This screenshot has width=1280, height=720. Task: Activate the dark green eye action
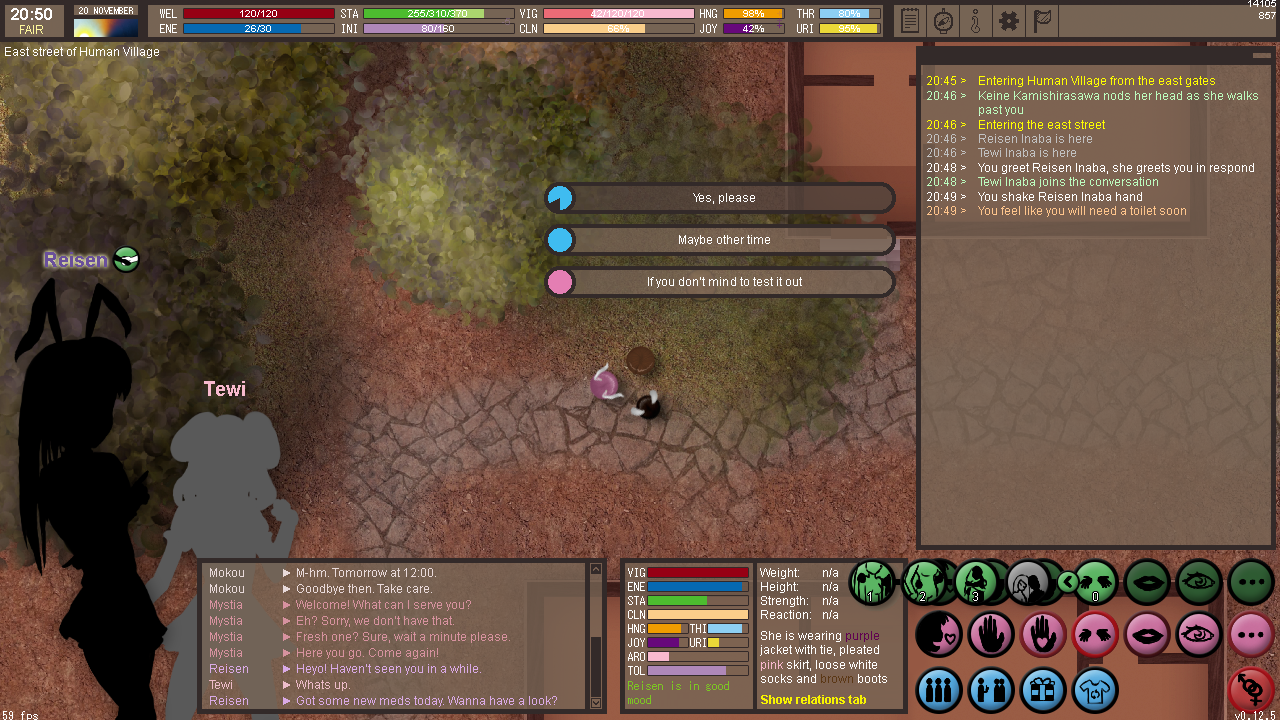1199,582
